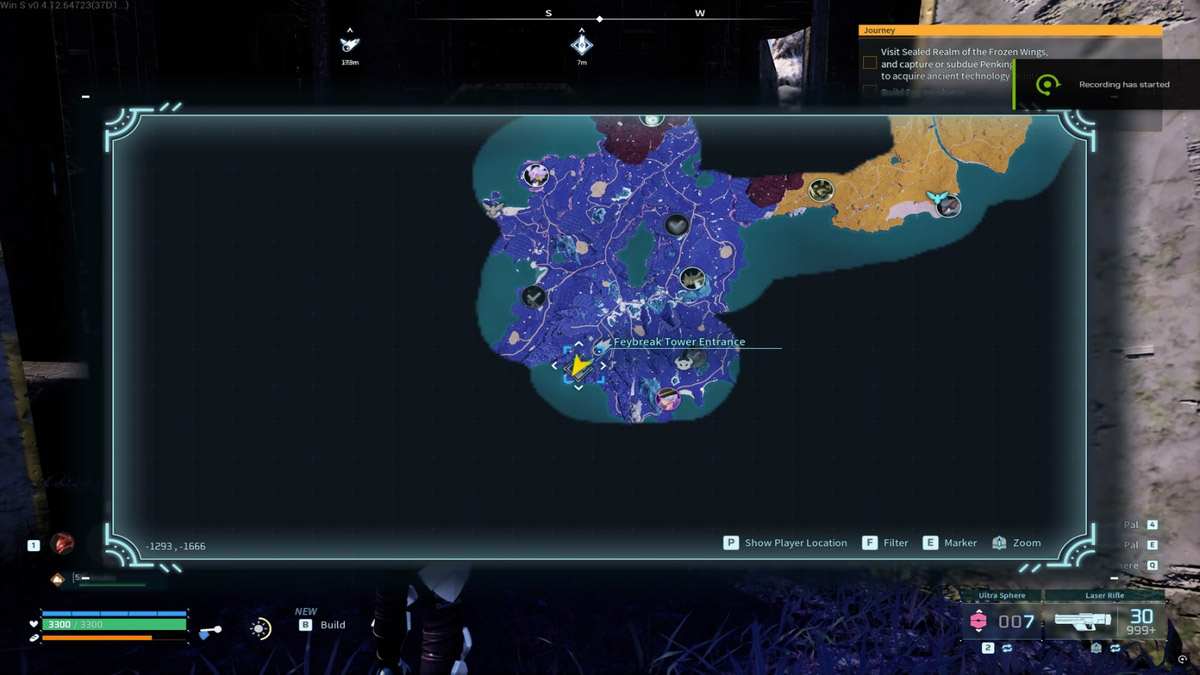Select the white bird Pal icon on the western islet
The image size is (1200, 675).
click(492, 206)
